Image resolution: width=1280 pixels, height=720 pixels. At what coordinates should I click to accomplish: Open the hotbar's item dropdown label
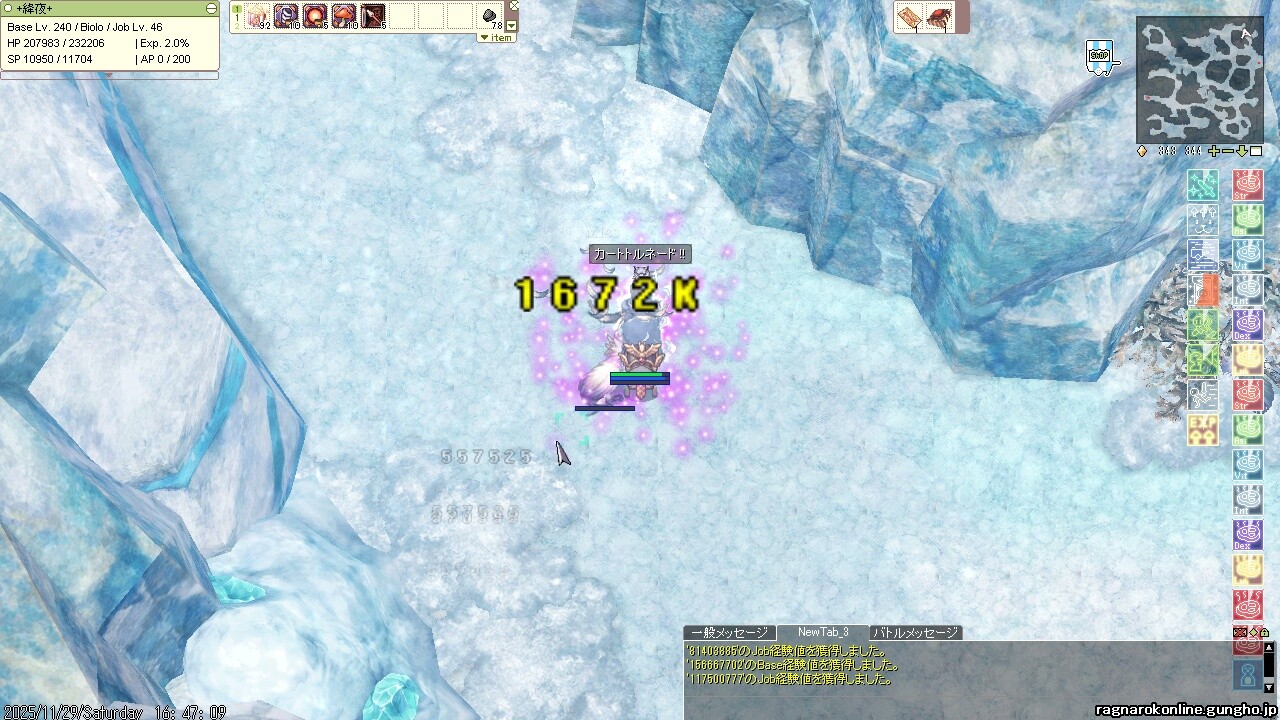click(496, 38)
